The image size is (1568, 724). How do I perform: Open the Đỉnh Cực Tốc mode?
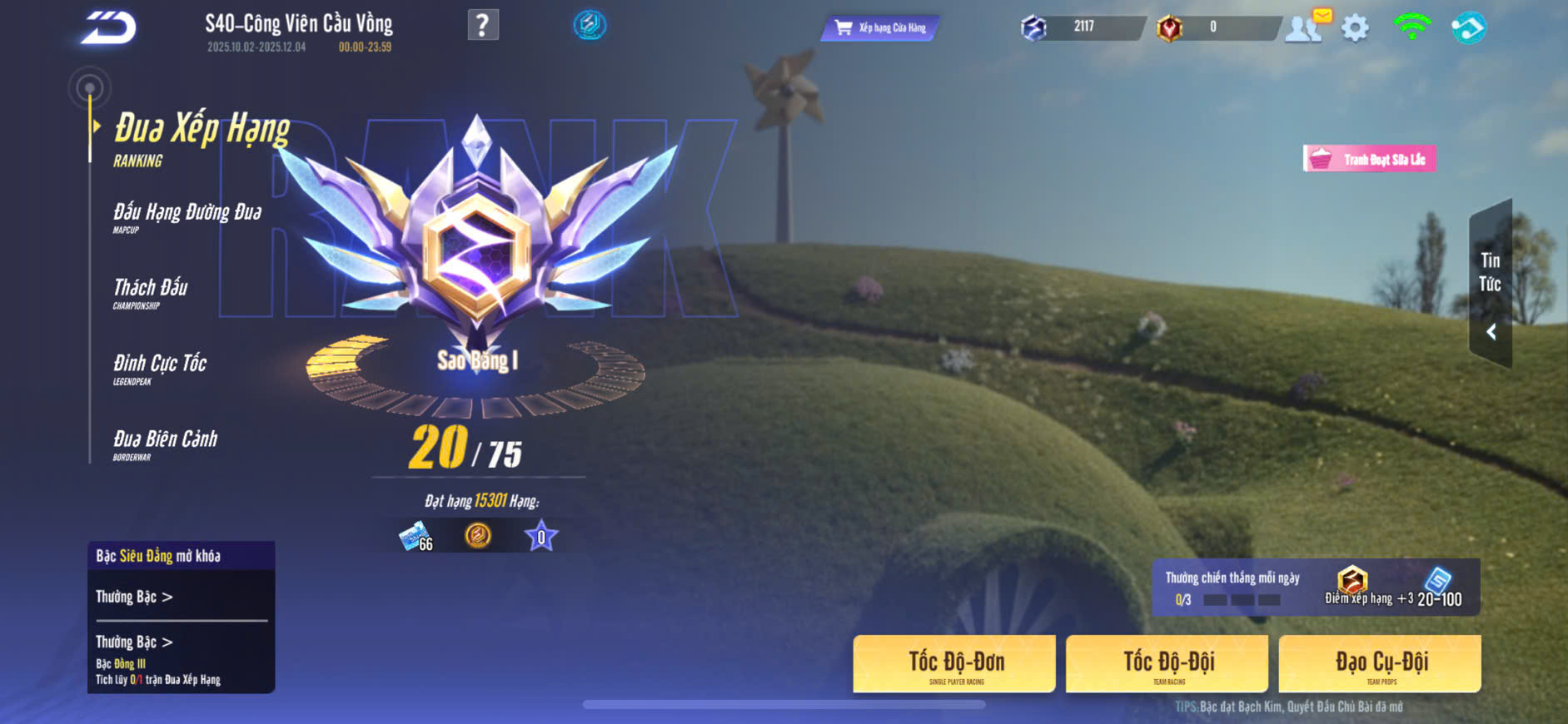(160, 368)
